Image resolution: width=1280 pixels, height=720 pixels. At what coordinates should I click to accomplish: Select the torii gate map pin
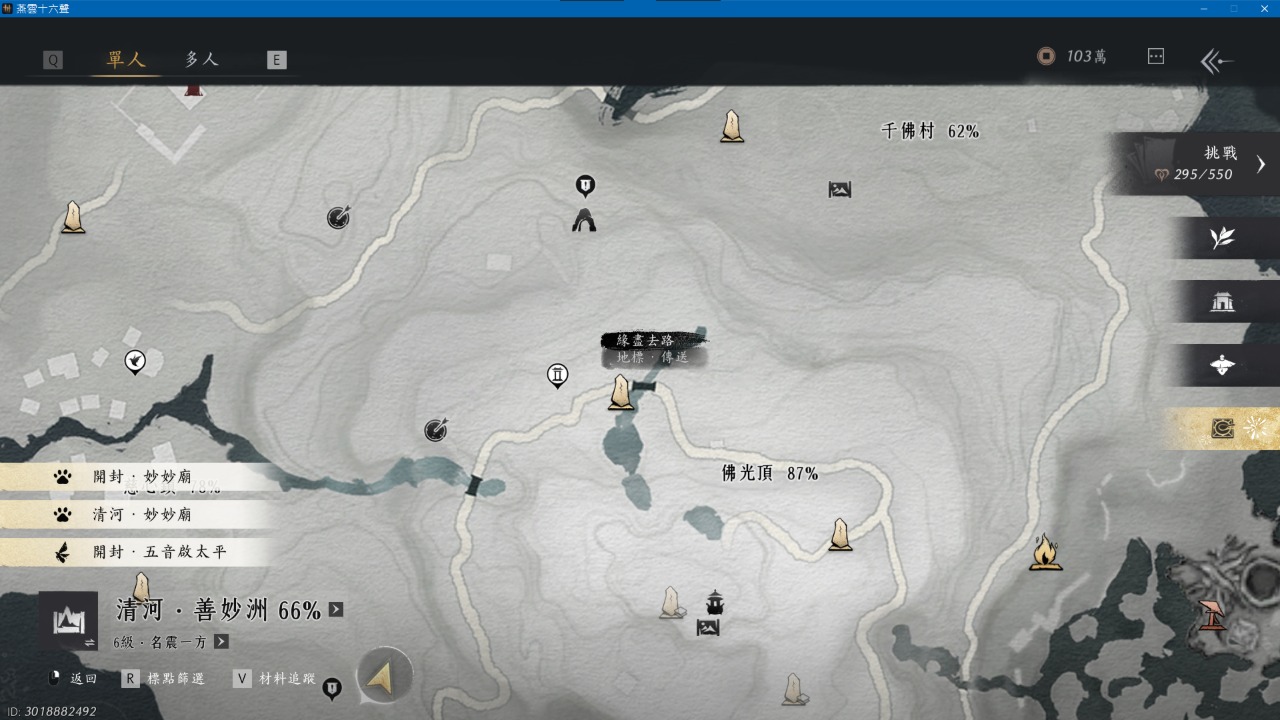coord(558,375)
